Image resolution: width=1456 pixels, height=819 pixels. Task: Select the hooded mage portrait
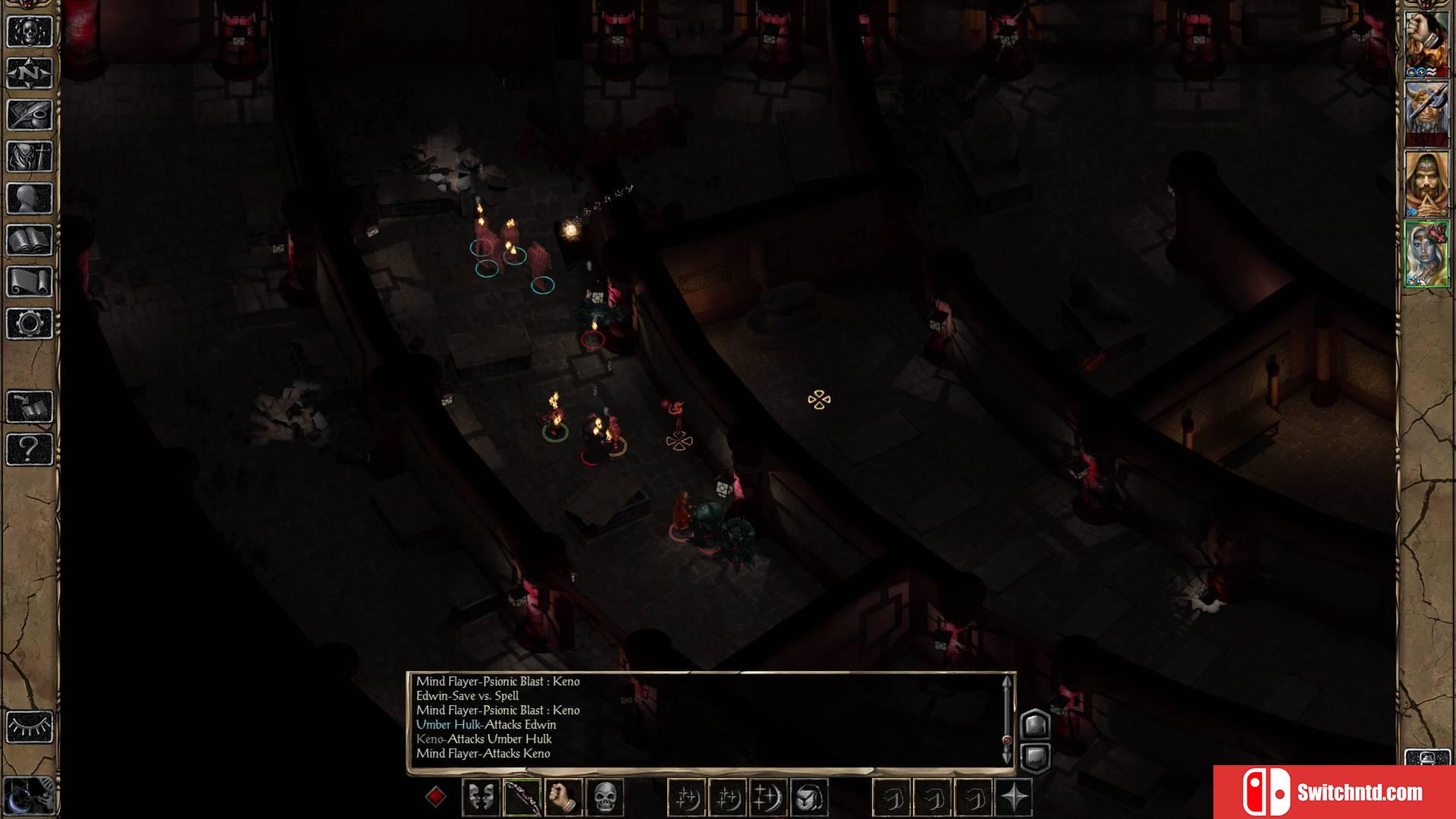click(1426, 184)
